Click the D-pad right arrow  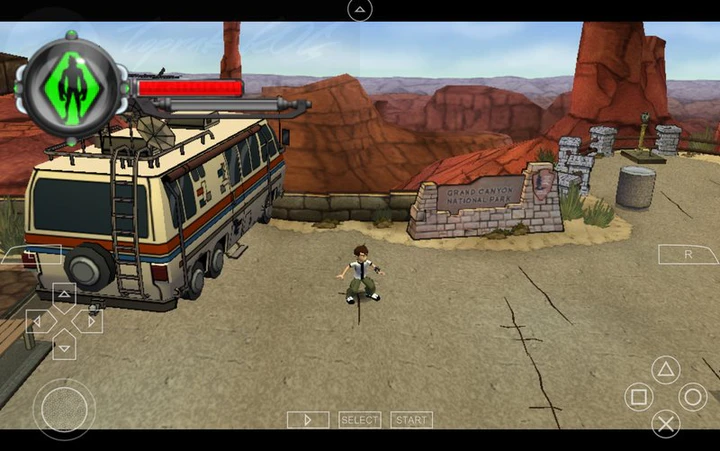click(x=90, y=321)
